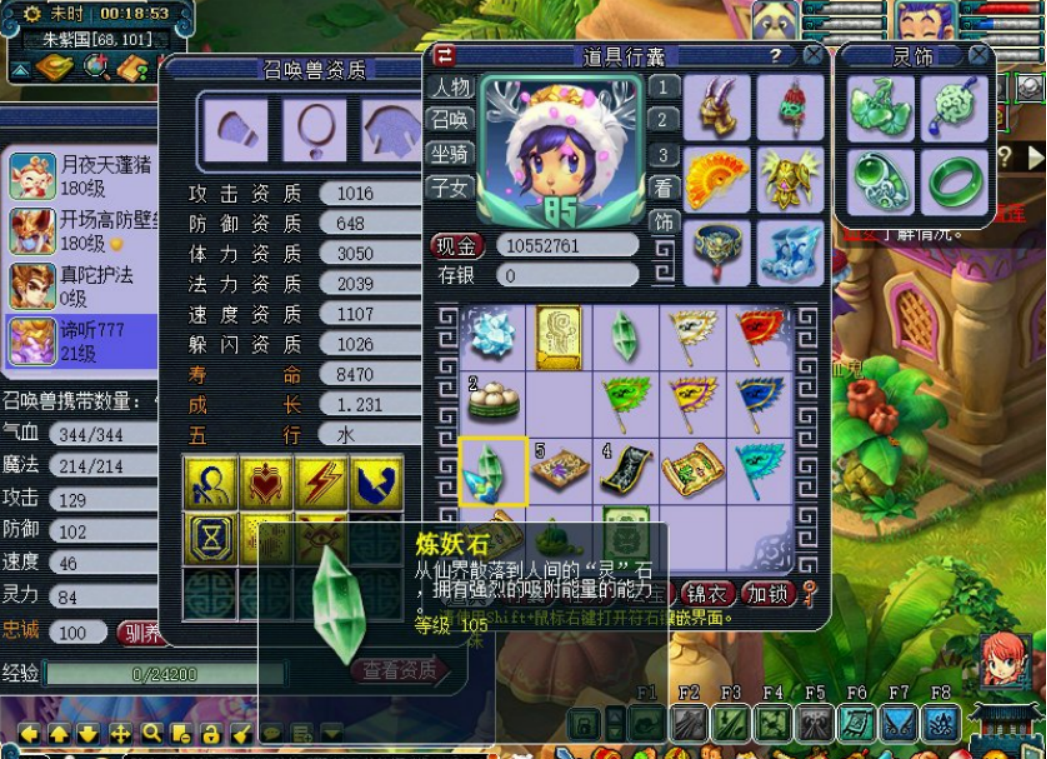1047x759 pixels.
Task: Select the 坐骑 mount tab
Action: click(x=450, y=153)
